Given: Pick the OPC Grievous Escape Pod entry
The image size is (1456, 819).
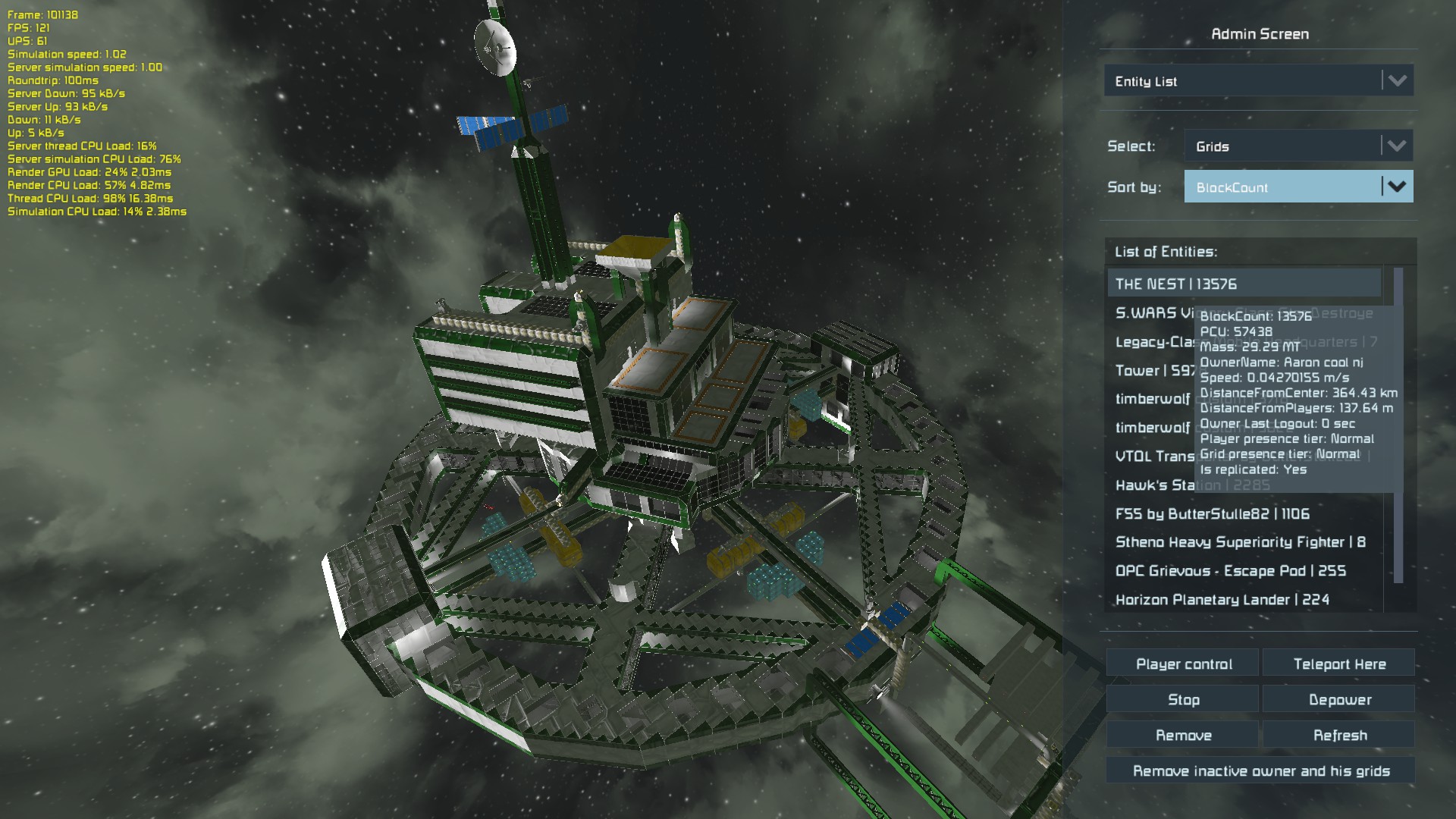Looking at the screenshot, I should [1230, 571].
